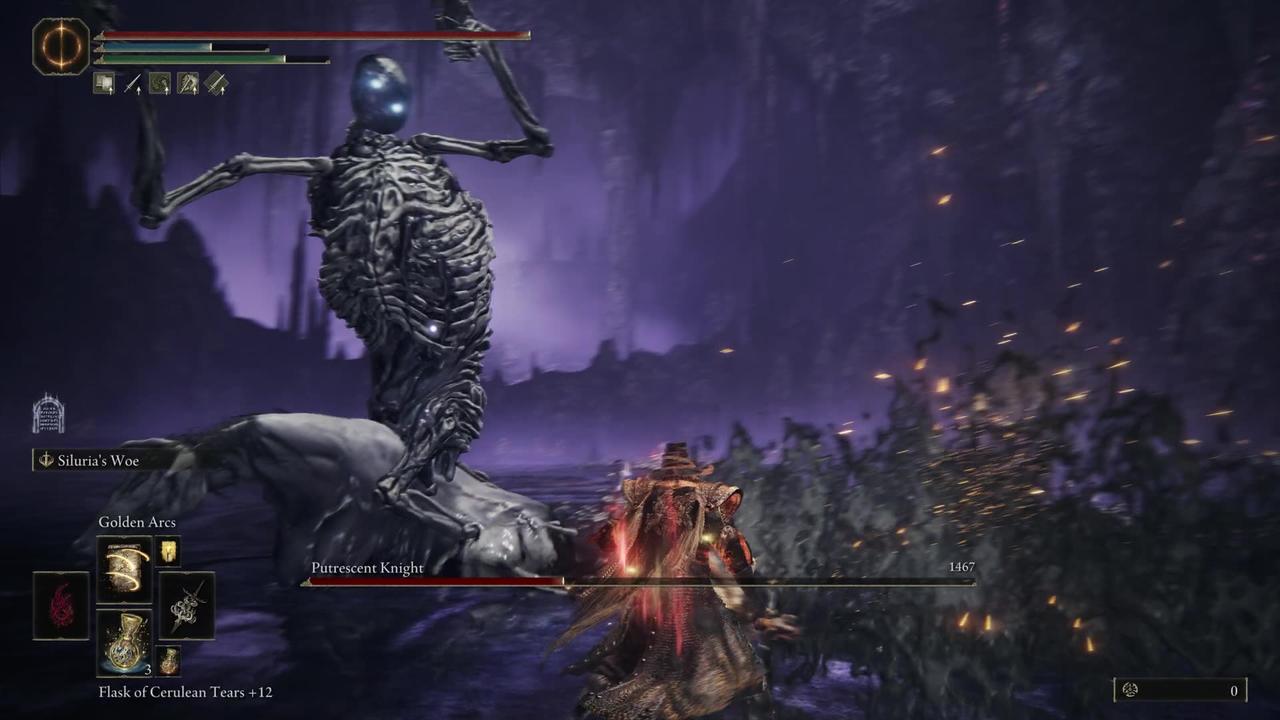This screenshot has height=720, width=1280.
Task: Select the axe icon in the quick-slot row
Action: pos(188,84)
